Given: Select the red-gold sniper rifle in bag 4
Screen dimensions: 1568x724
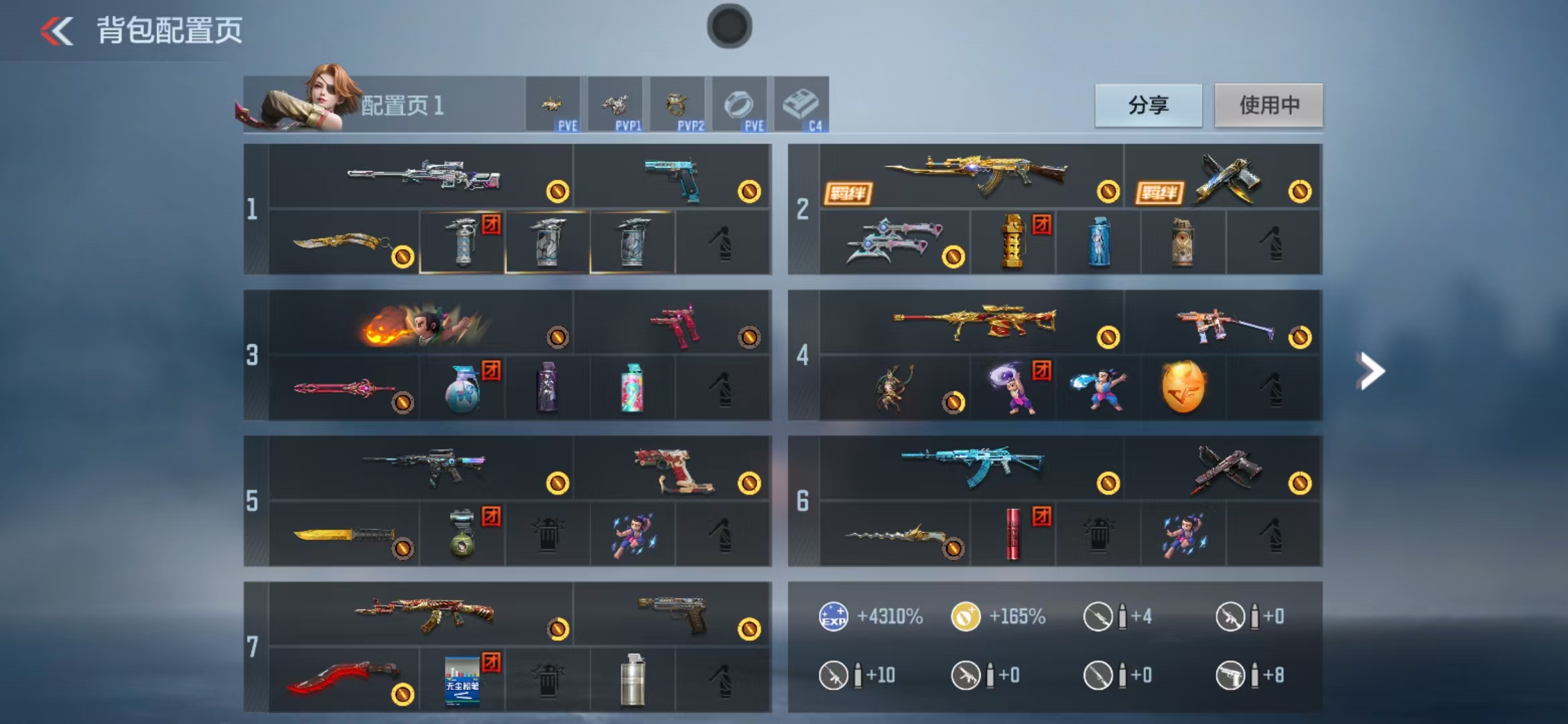Looking at the screenshot, I should pyautogui.click(x=975, y=322).
